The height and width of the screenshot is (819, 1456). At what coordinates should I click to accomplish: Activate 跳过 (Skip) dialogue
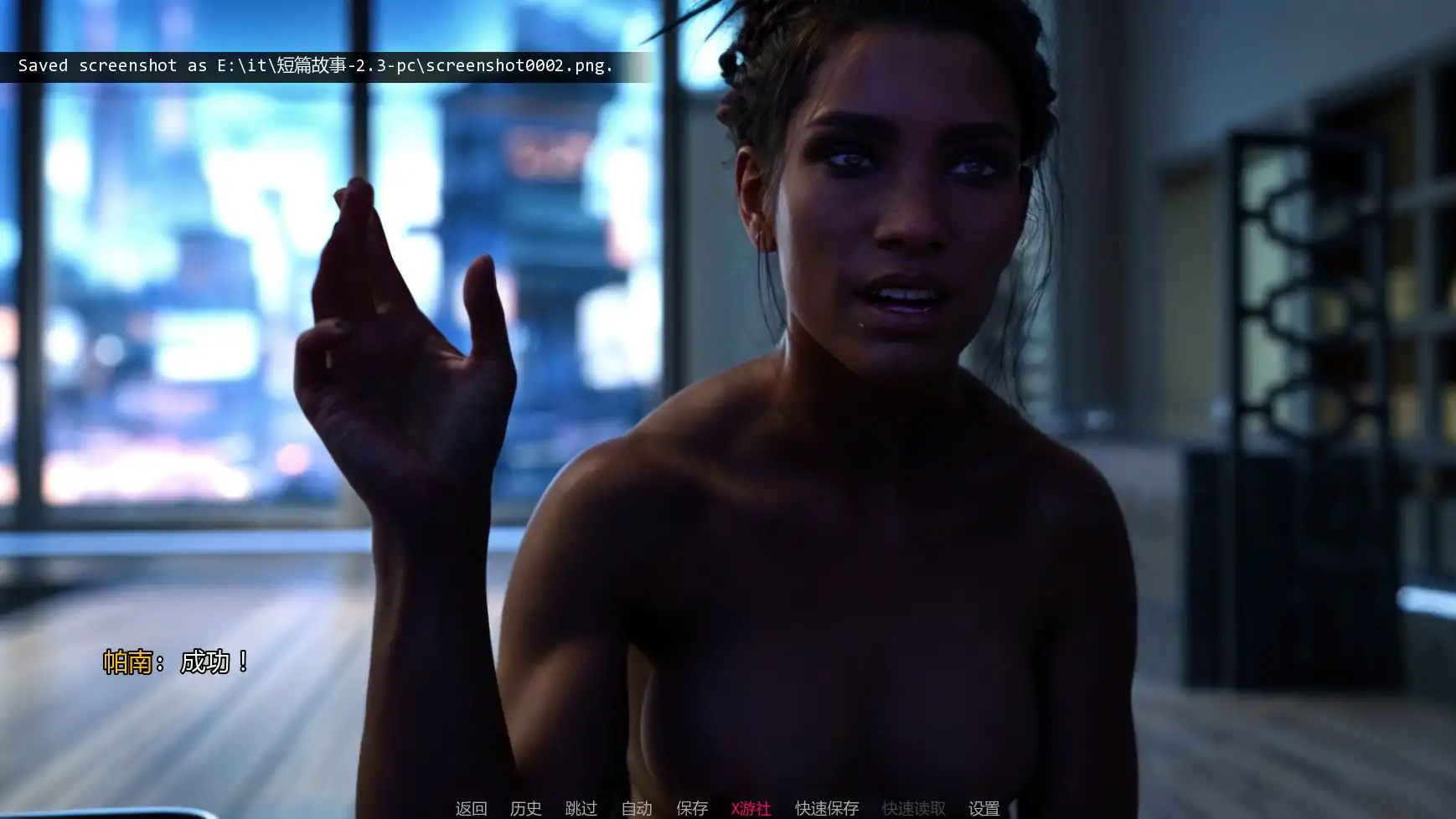[581, 808]
